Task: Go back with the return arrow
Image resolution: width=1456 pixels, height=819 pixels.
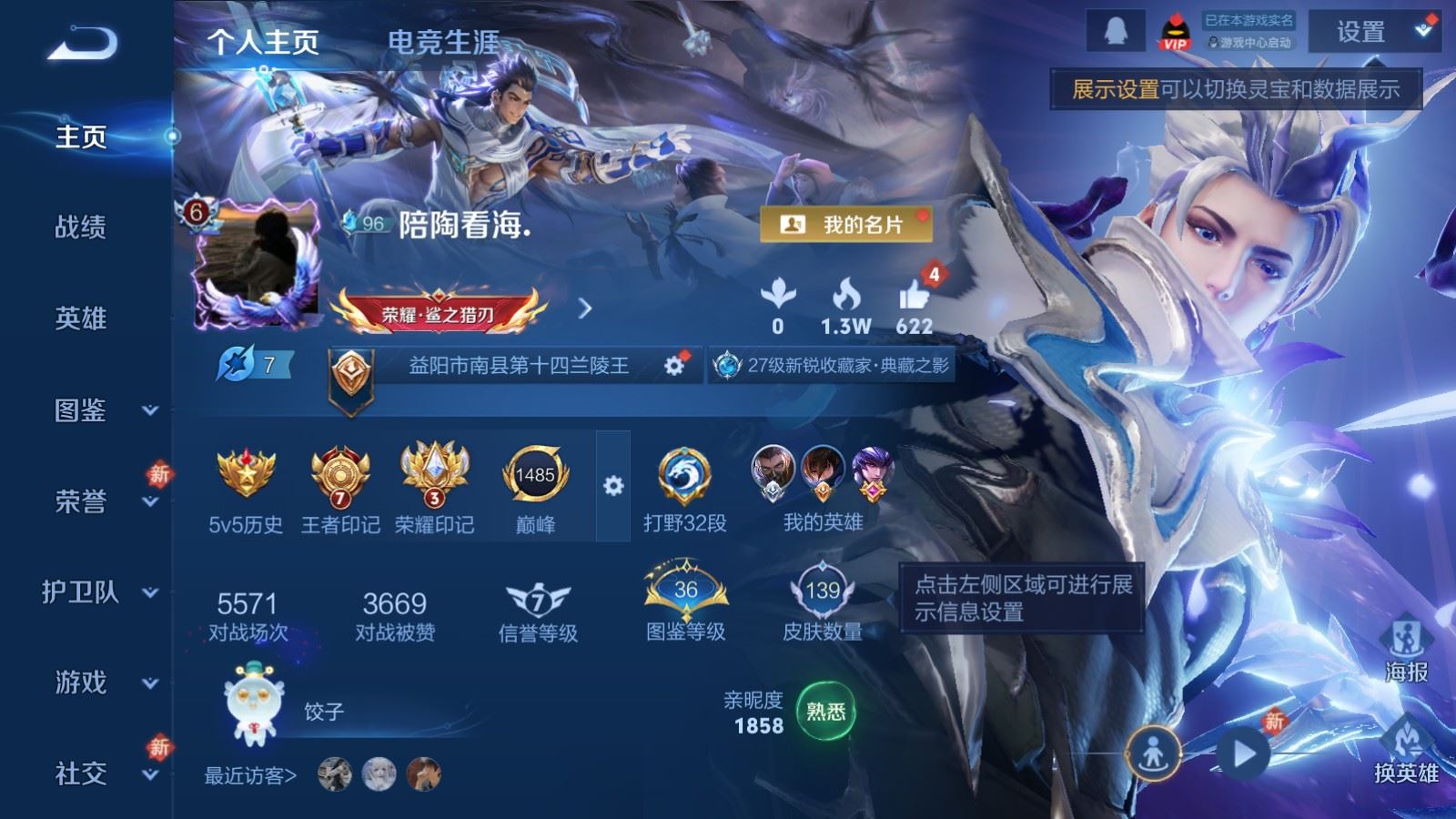Action: point(83,43)
